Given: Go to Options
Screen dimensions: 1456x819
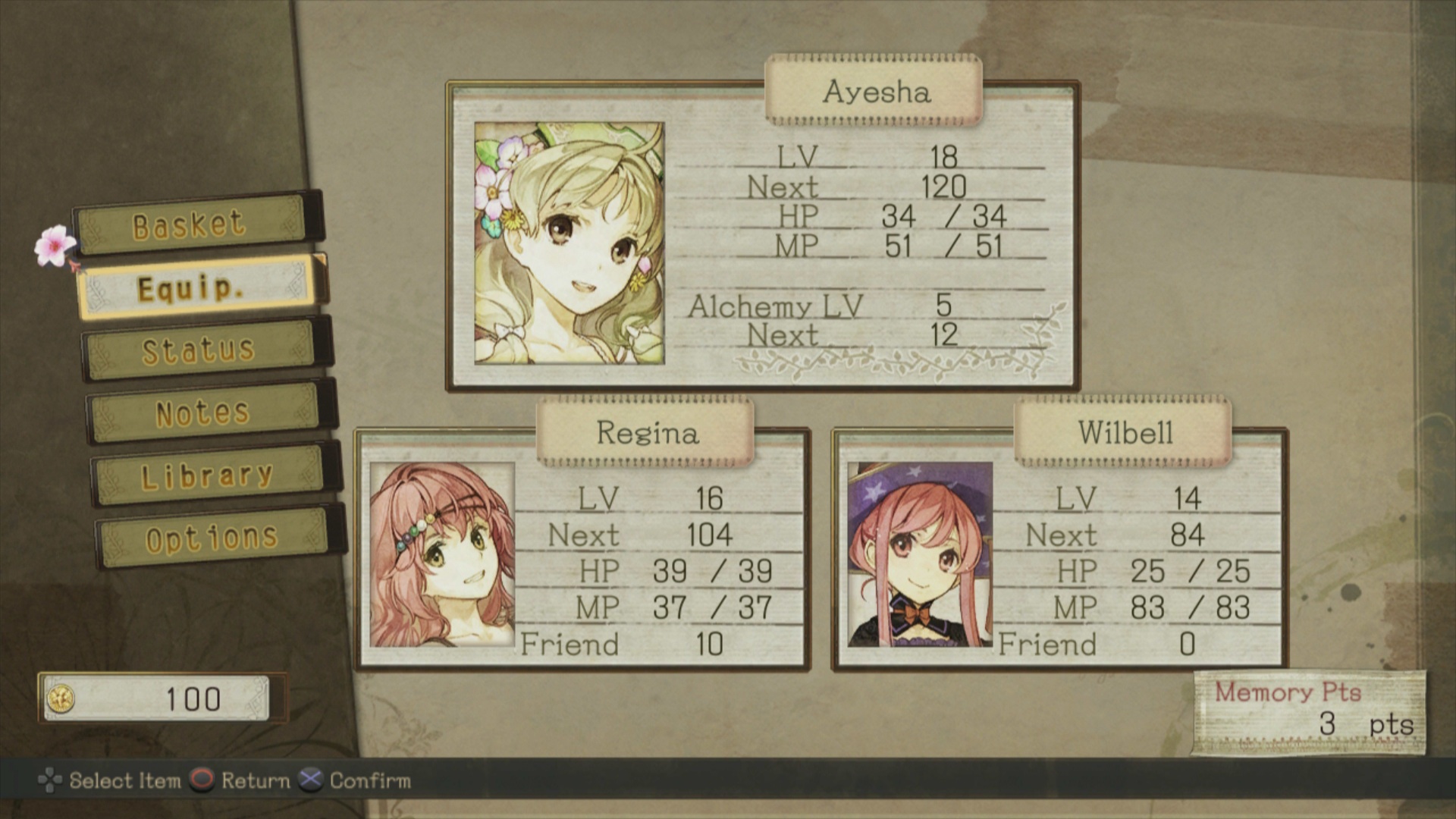Looking at the screenshot, I should (x=212, y=538).
